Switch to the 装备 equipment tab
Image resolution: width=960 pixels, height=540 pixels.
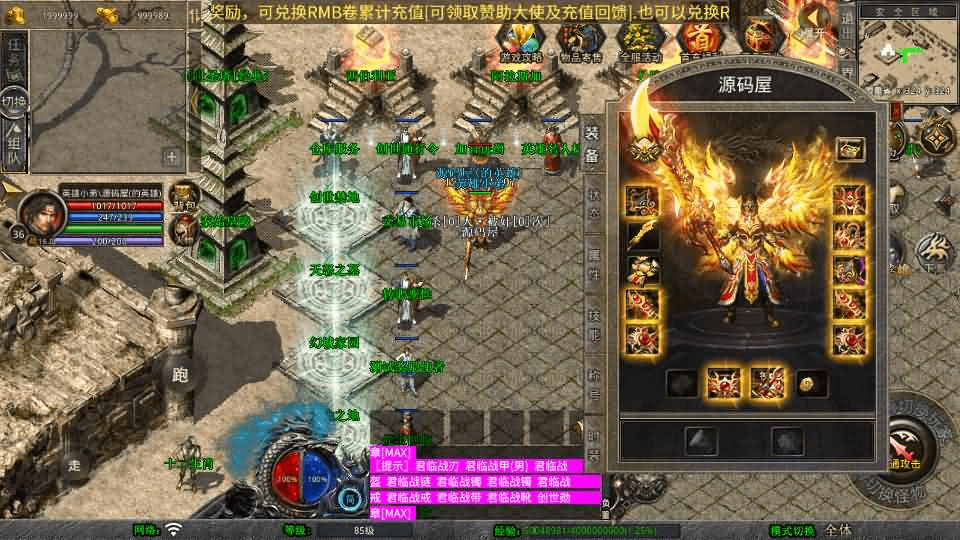[592, 146]
